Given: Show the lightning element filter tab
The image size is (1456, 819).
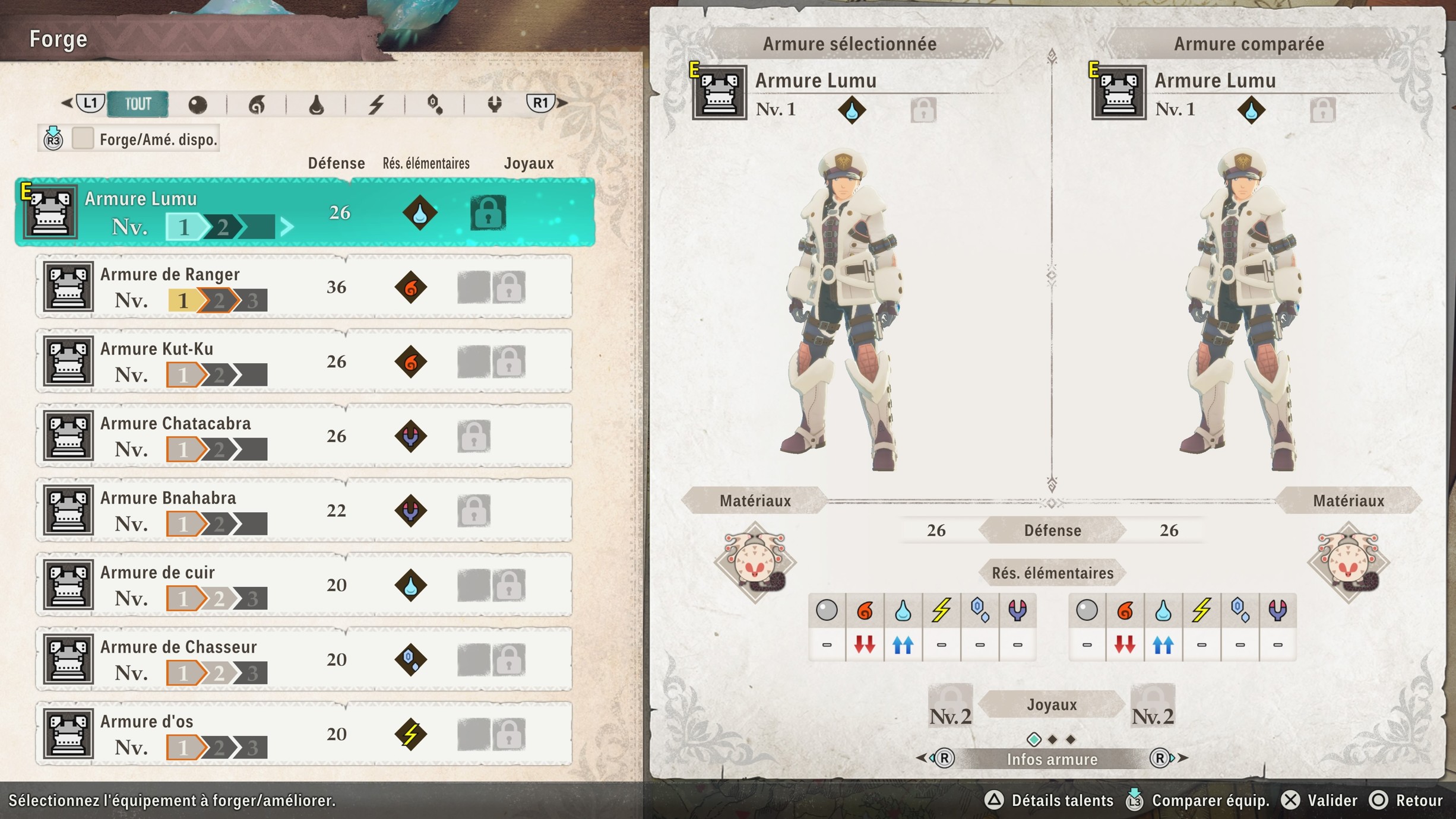Looking at the screenshot, I should [x=376, y=105].
